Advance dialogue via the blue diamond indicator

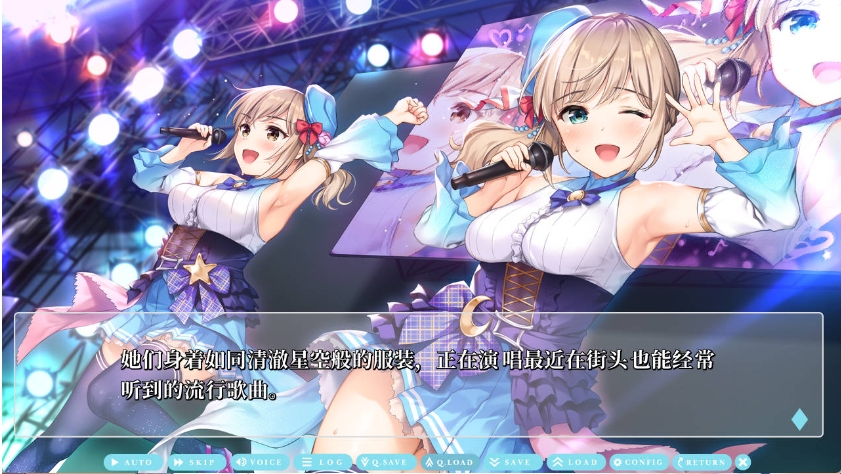[799, 419]
